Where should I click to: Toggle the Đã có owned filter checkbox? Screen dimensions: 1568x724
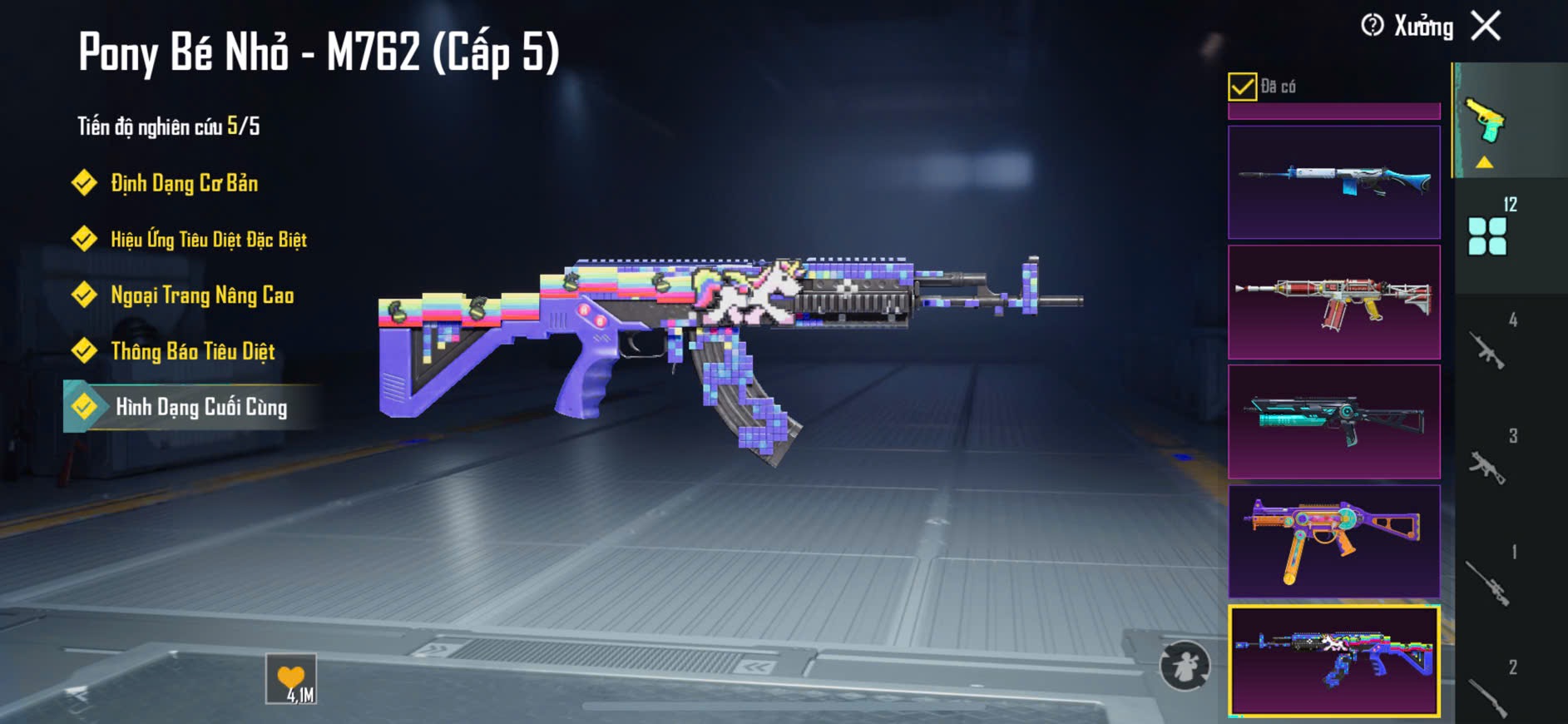coord(1242,87)
